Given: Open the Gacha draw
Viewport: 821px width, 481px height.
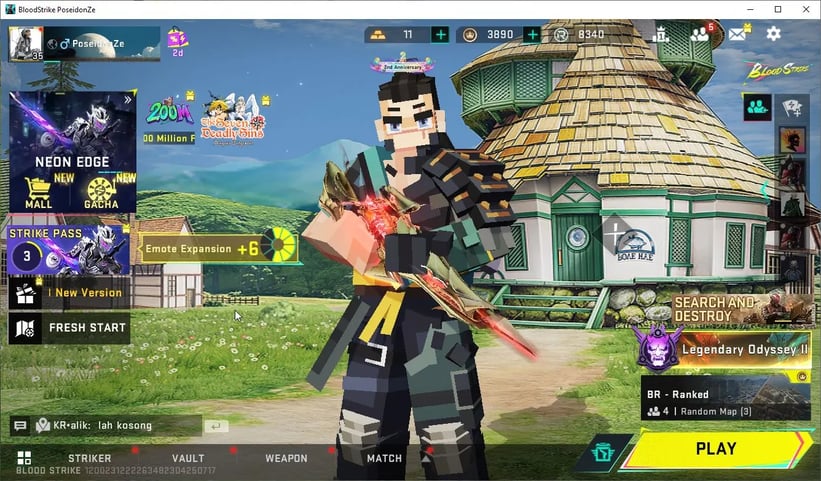Looking at the screenshot, I should (x=101, y=192).
